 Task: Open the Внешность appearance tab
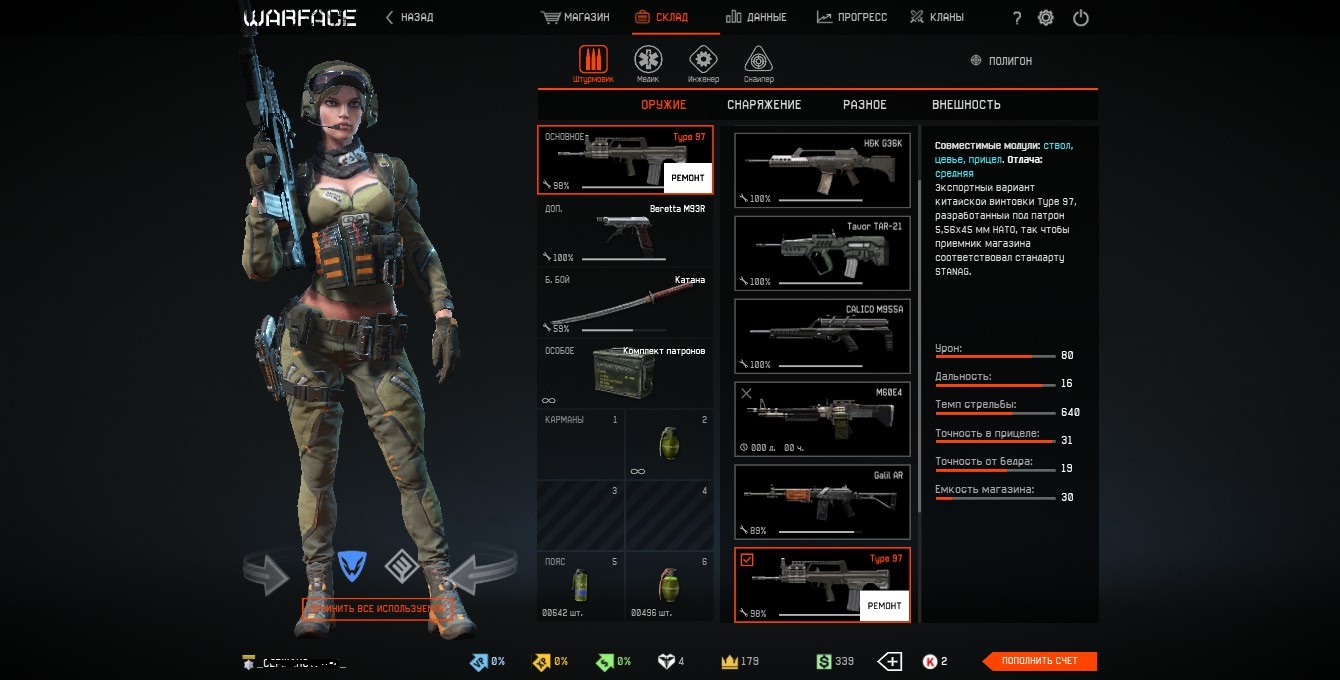(x=966, y=105)
